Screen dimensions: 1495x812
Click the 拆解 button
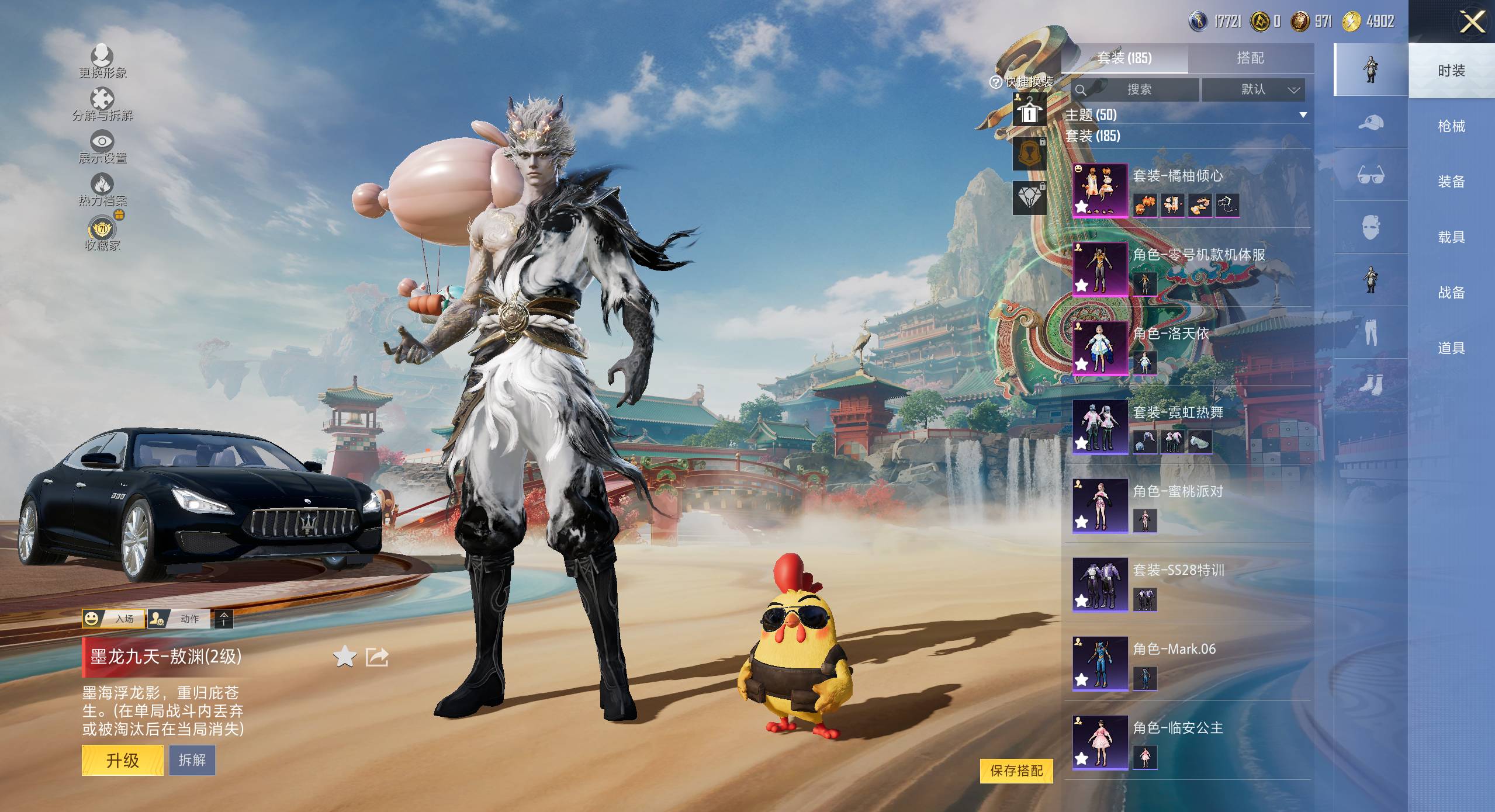(192, 760)
